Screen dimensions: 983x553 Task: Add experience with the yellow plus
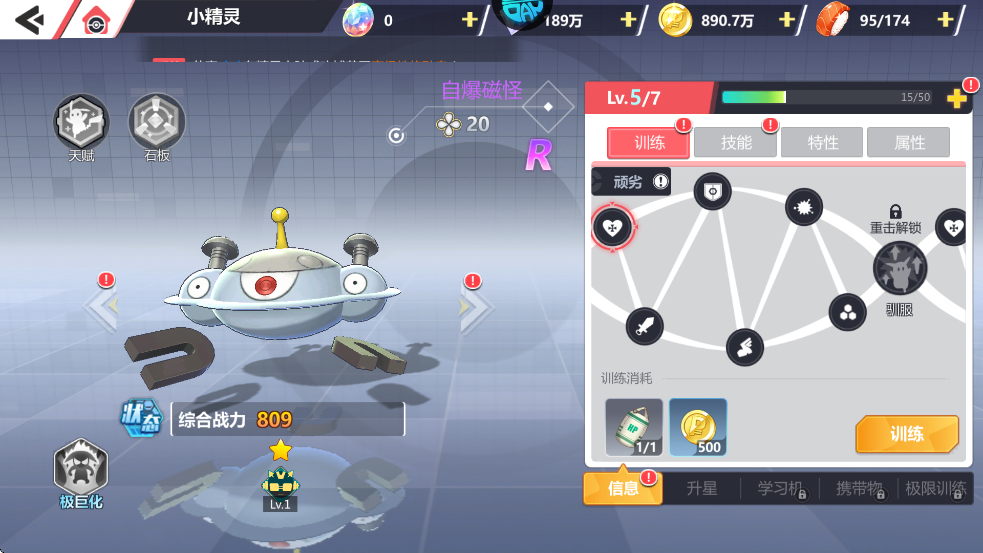956,98
